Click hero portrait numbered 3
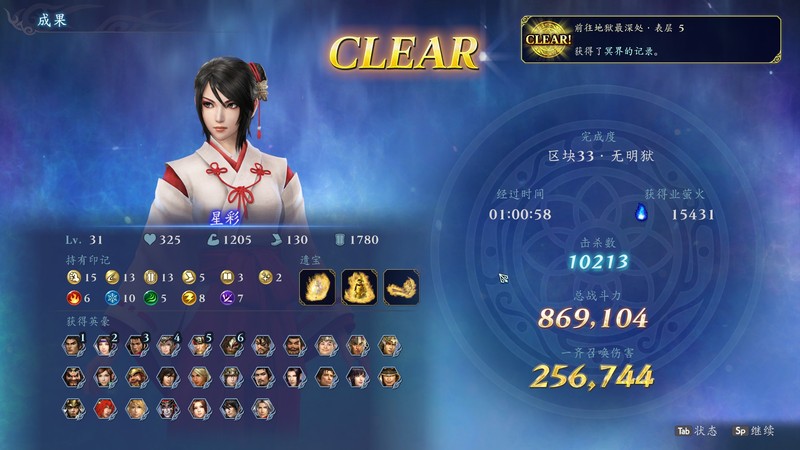 coord(135,345)
